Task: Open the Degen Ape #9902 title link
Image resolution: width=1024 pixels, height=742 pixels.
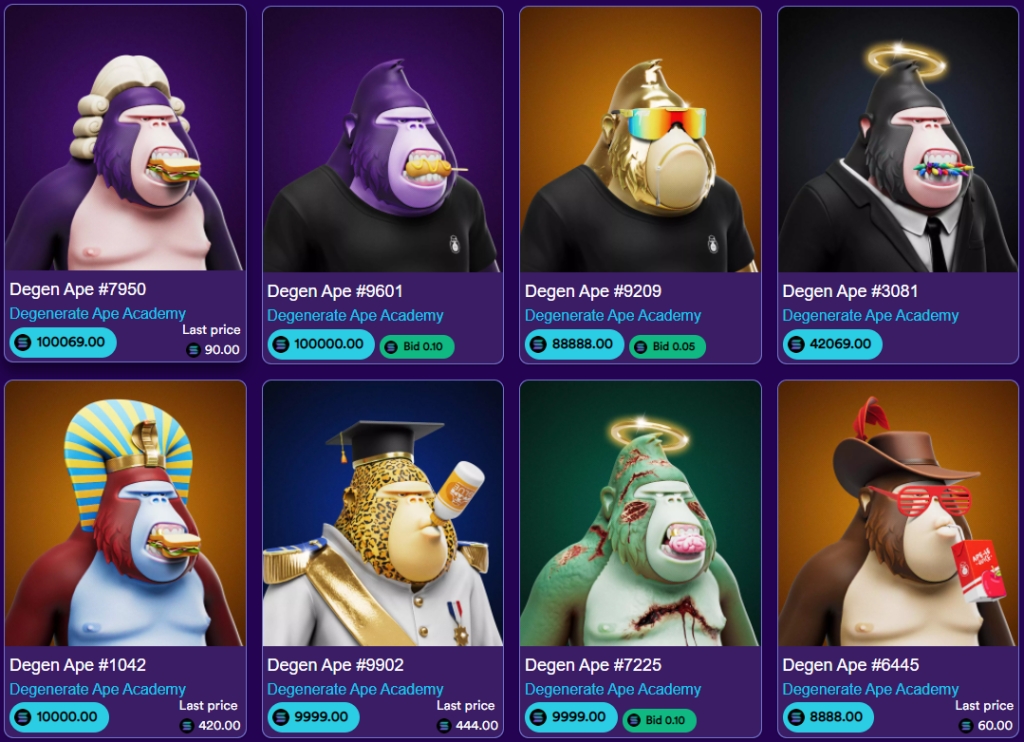Action: tap(335, 665)
